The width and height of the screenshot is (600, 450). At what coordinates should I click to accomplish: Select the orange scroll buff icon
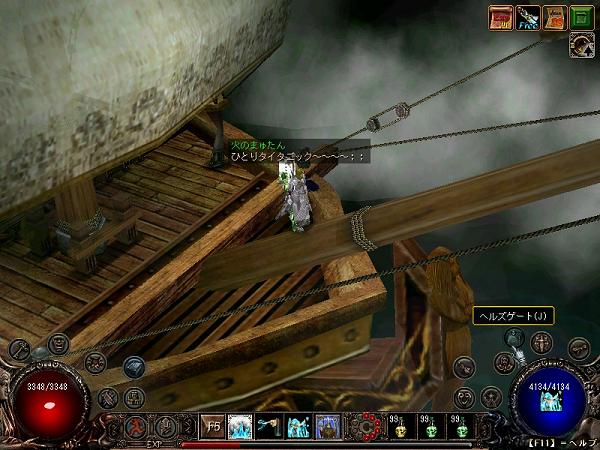click(555, 16)
